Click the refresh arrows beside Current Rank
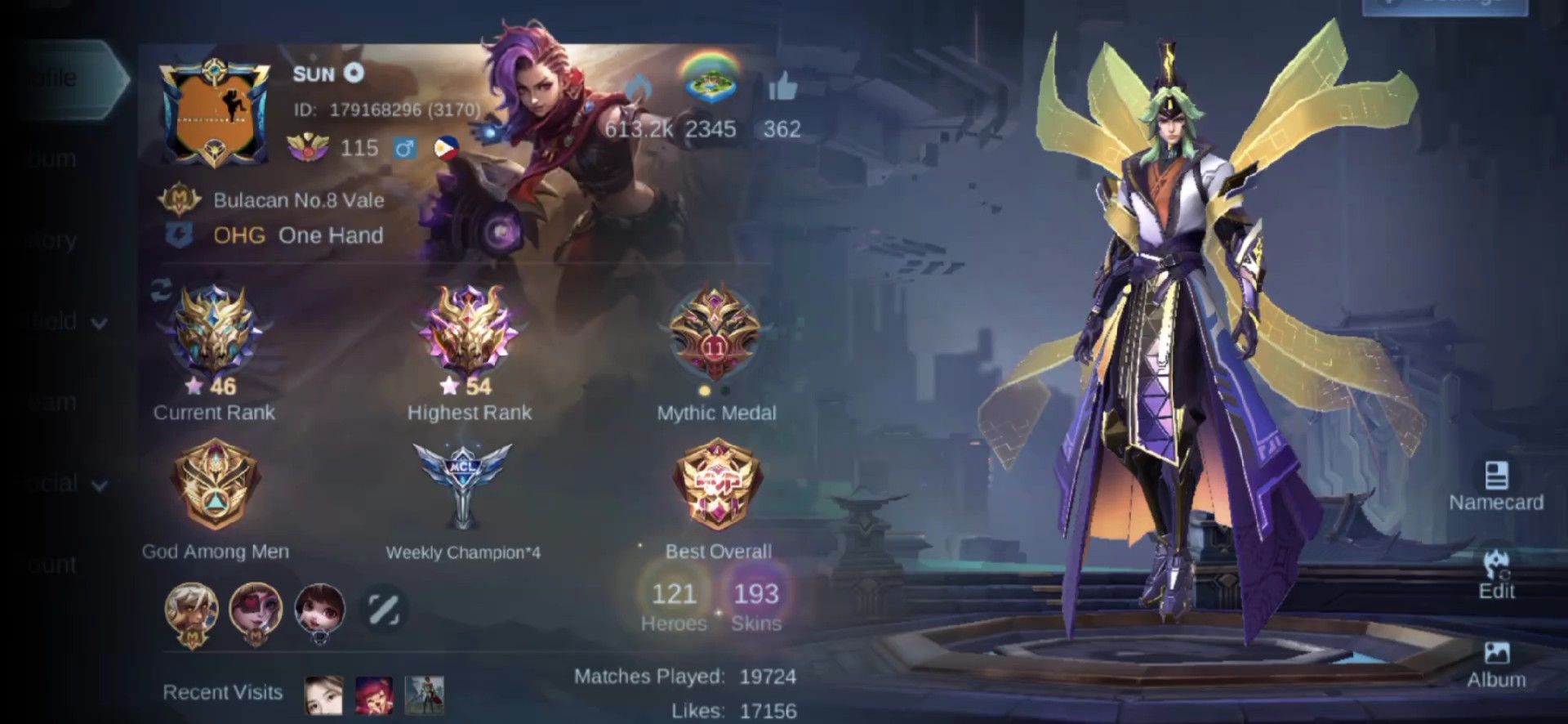Screen dimensions: 1568x724 pyautogui.click(x=161, y=291)
